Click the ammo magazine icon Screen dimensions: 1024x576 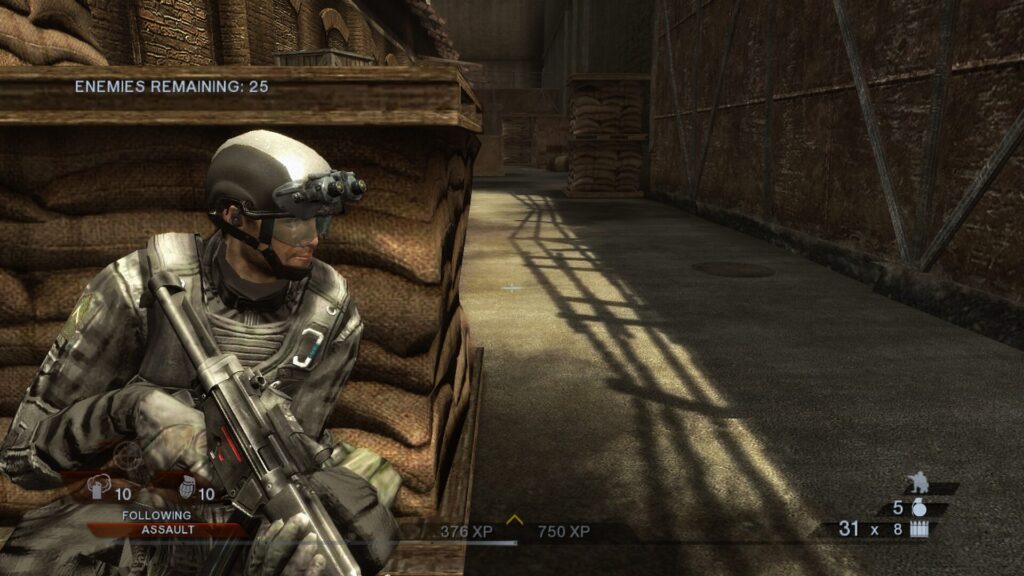click(x=918, y=529)
